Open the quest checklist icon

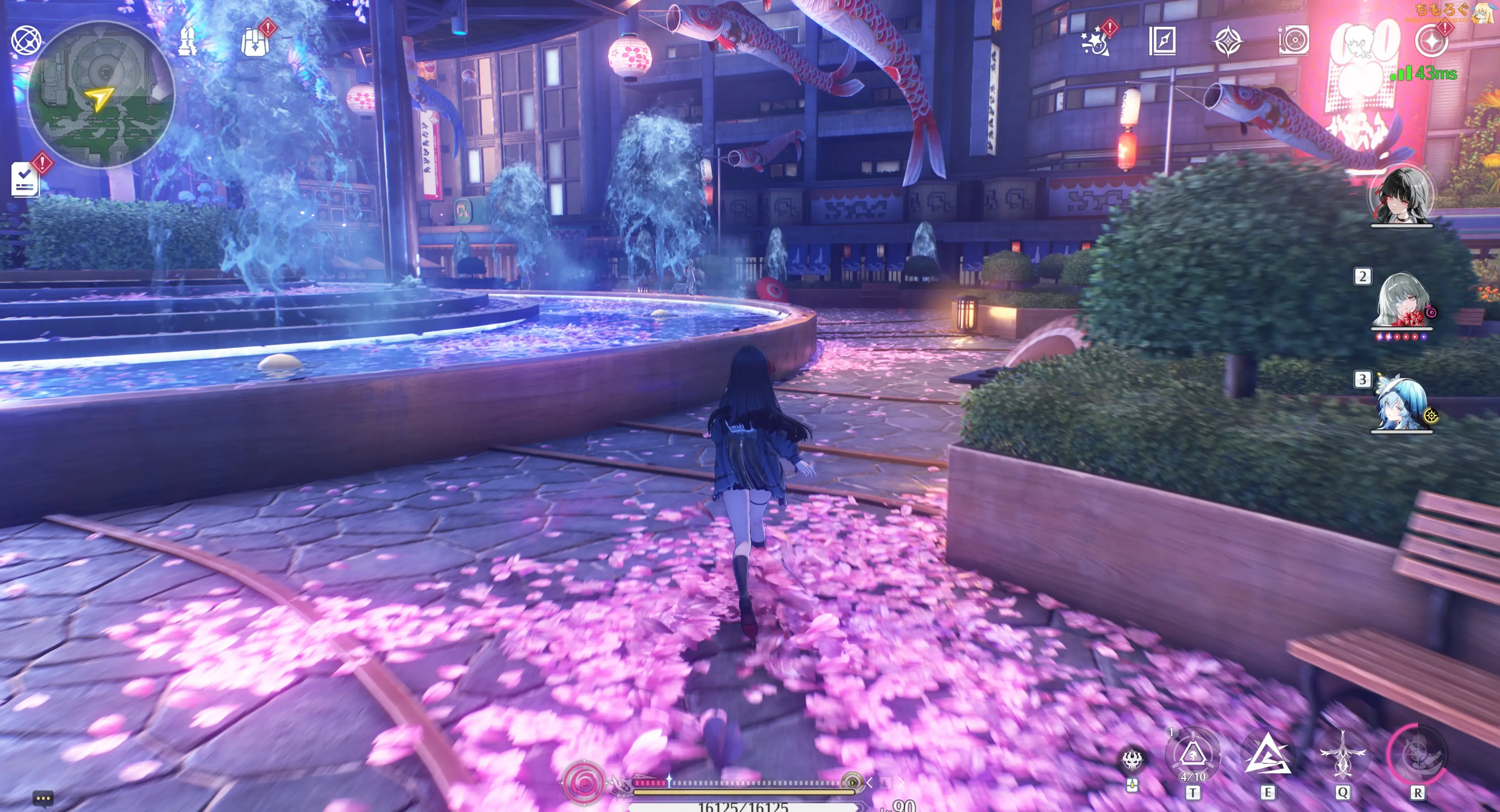coord(25,179)
